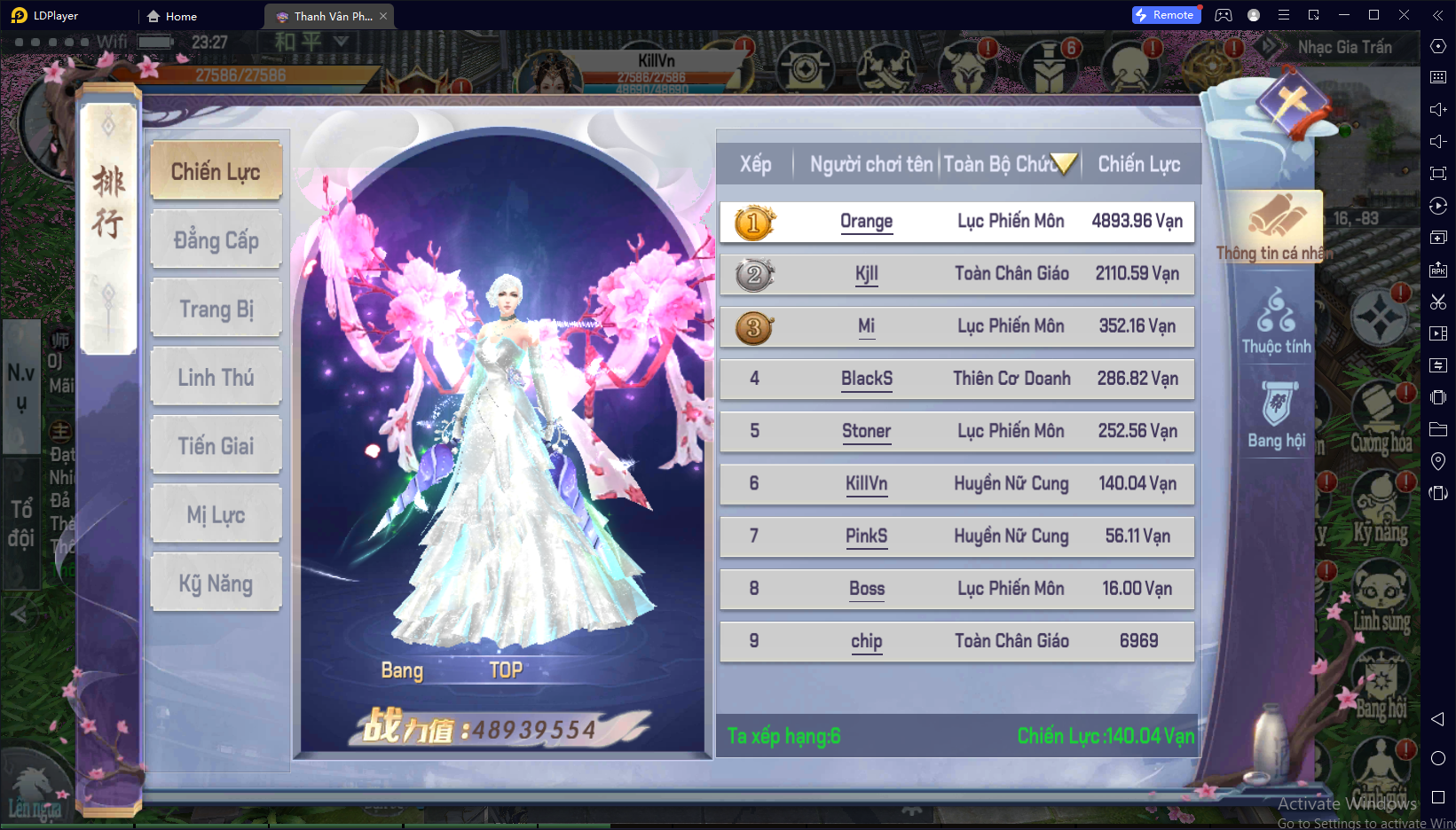Open the Toàn Bộ Chức class filter dropdown
This screenshot has width=1456, height=830.
pos(1062,163)
